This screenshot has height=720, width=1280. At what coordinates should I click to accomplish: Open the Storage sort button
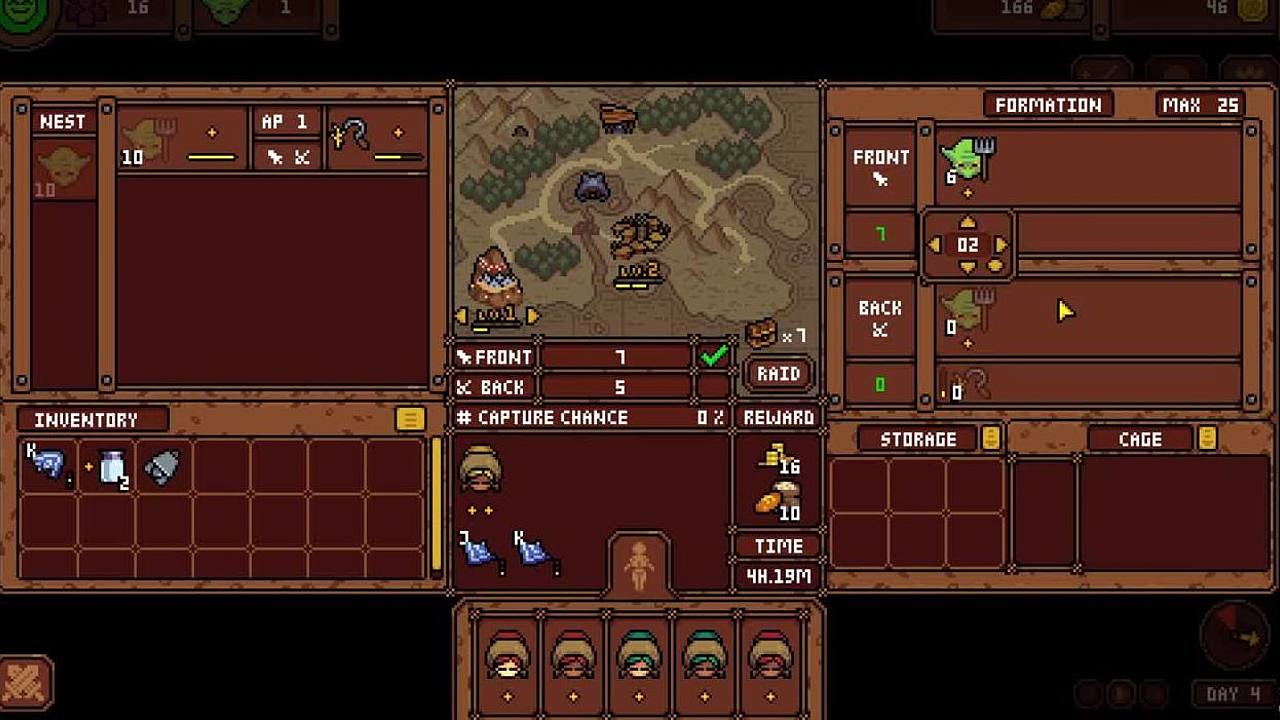pyautogui.click(x=990, y=438)
